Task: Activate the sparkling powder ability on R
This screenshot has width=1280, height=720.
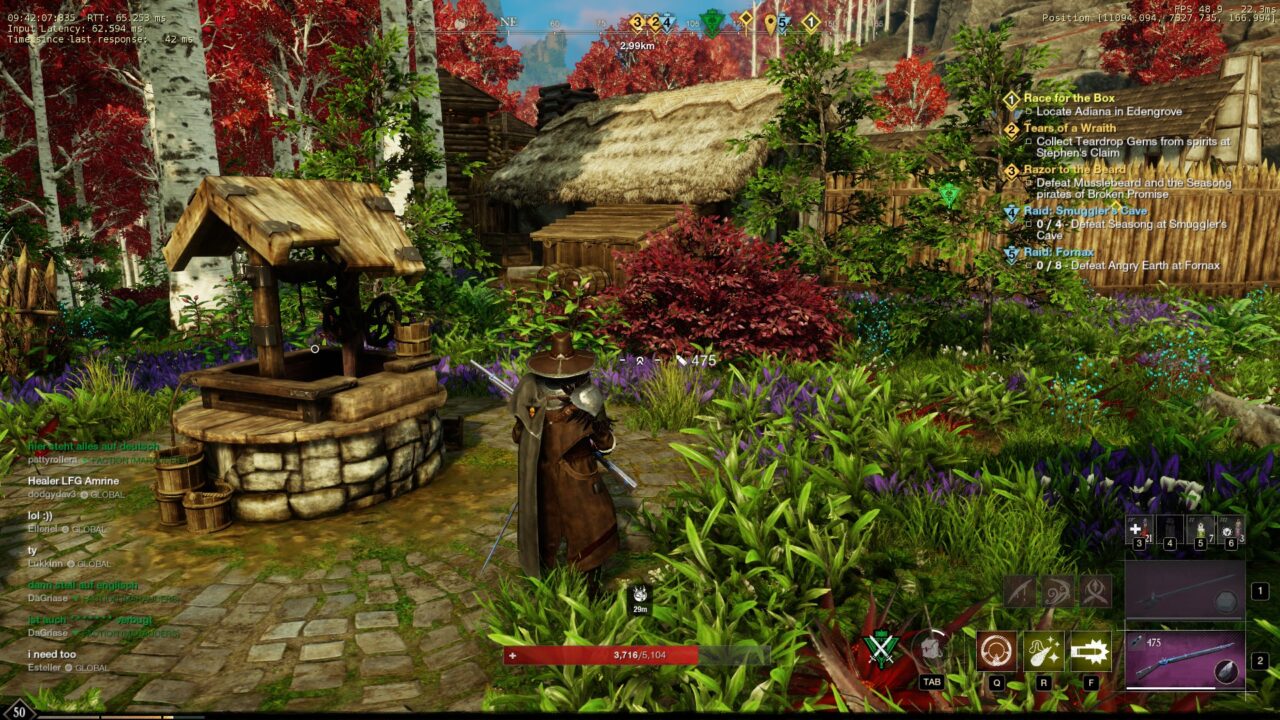Action: click(x=1043, y=651)
